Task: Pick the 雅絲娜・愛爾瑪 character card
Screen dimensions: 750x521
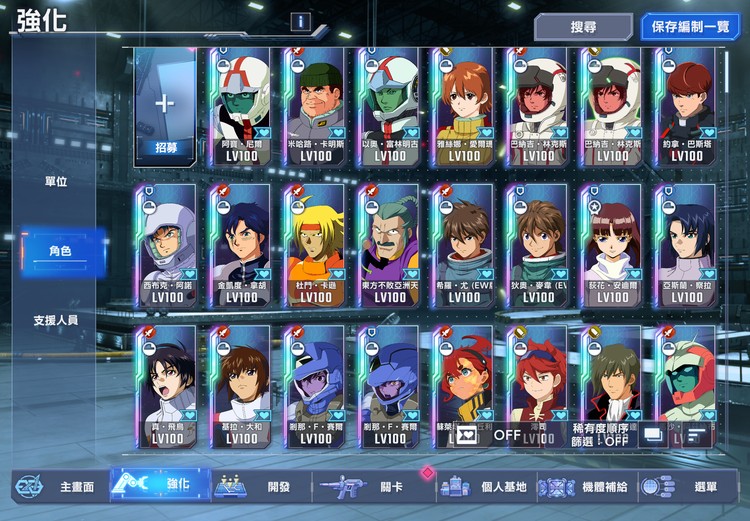Action: click(464, 107)
